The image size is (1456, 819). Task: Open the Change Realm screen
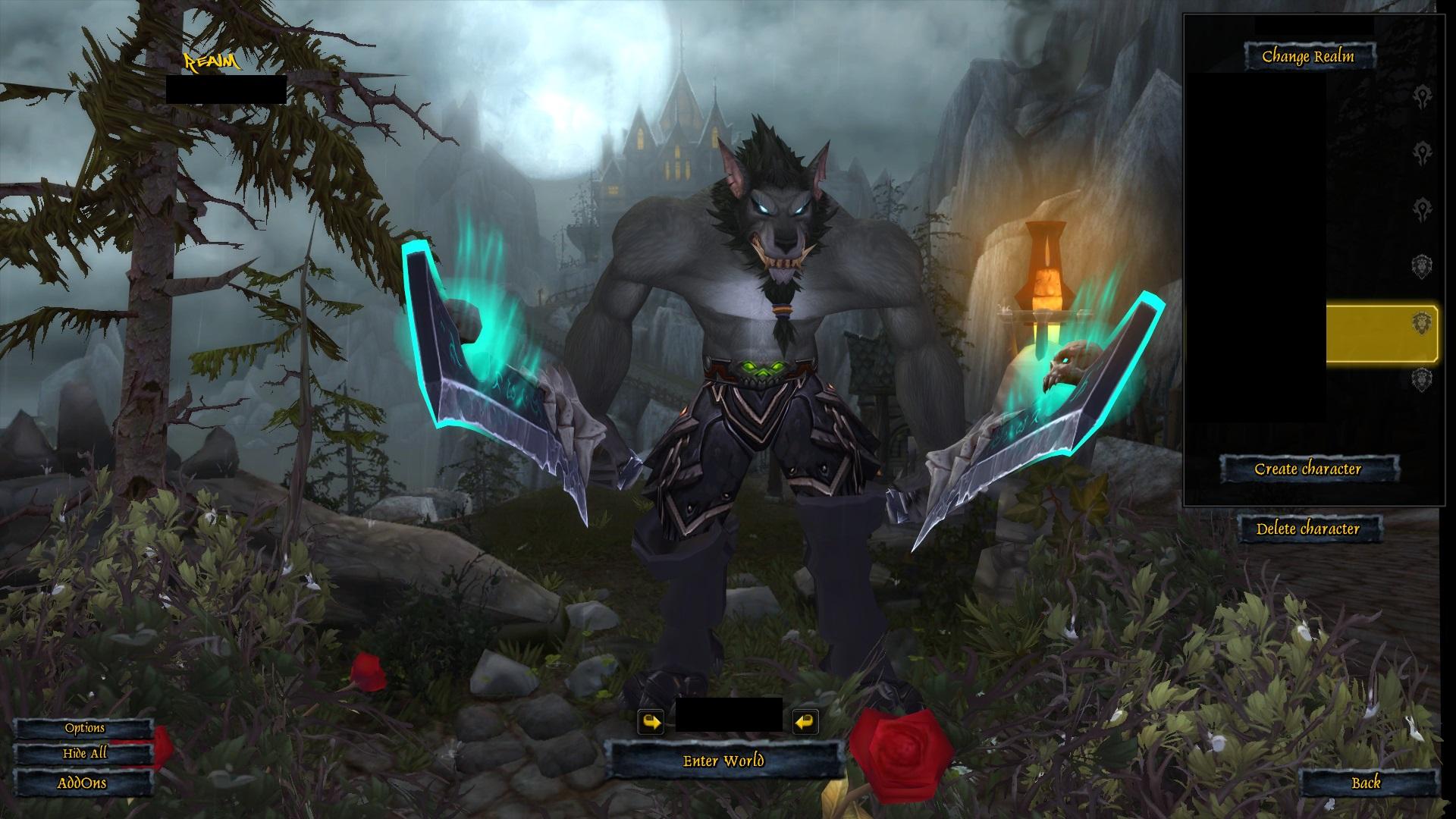click(1311, 54)
